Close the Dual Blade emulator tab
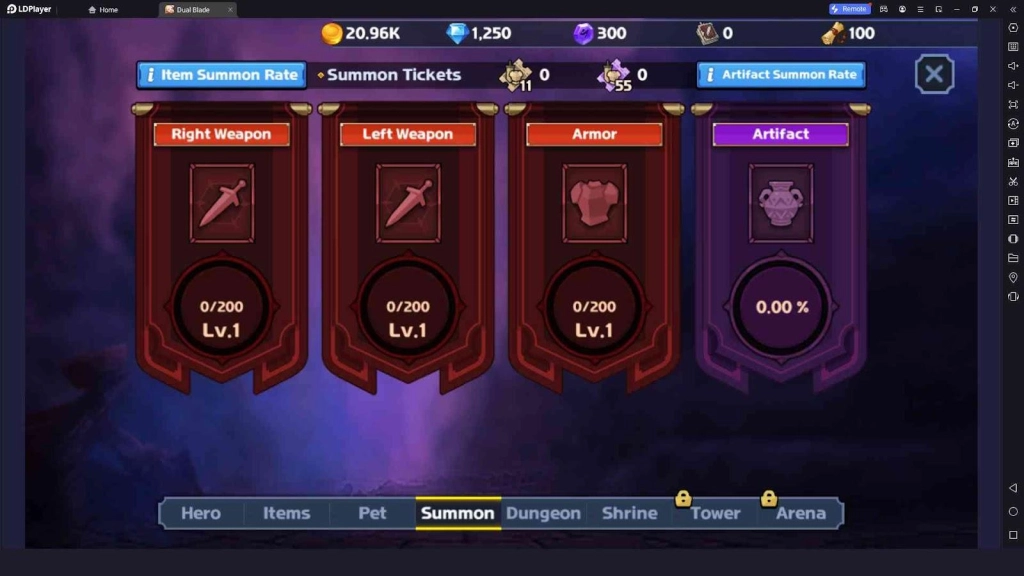 (230, 10)
